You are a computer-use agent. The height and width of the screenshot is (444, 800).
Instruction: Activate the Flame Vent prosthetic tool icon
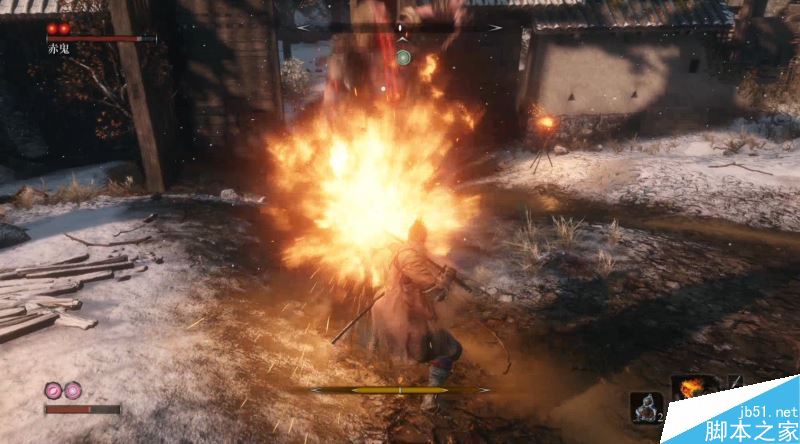click(x=690, y=388)
